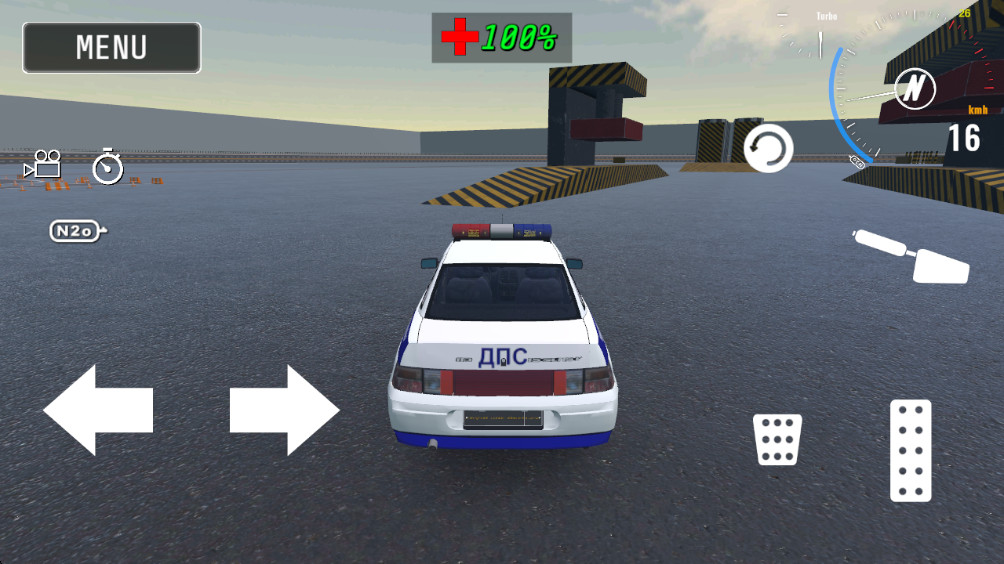1004x564 pixels.
Task: Reset the car with the circular arrow
Action: point(768,149)
